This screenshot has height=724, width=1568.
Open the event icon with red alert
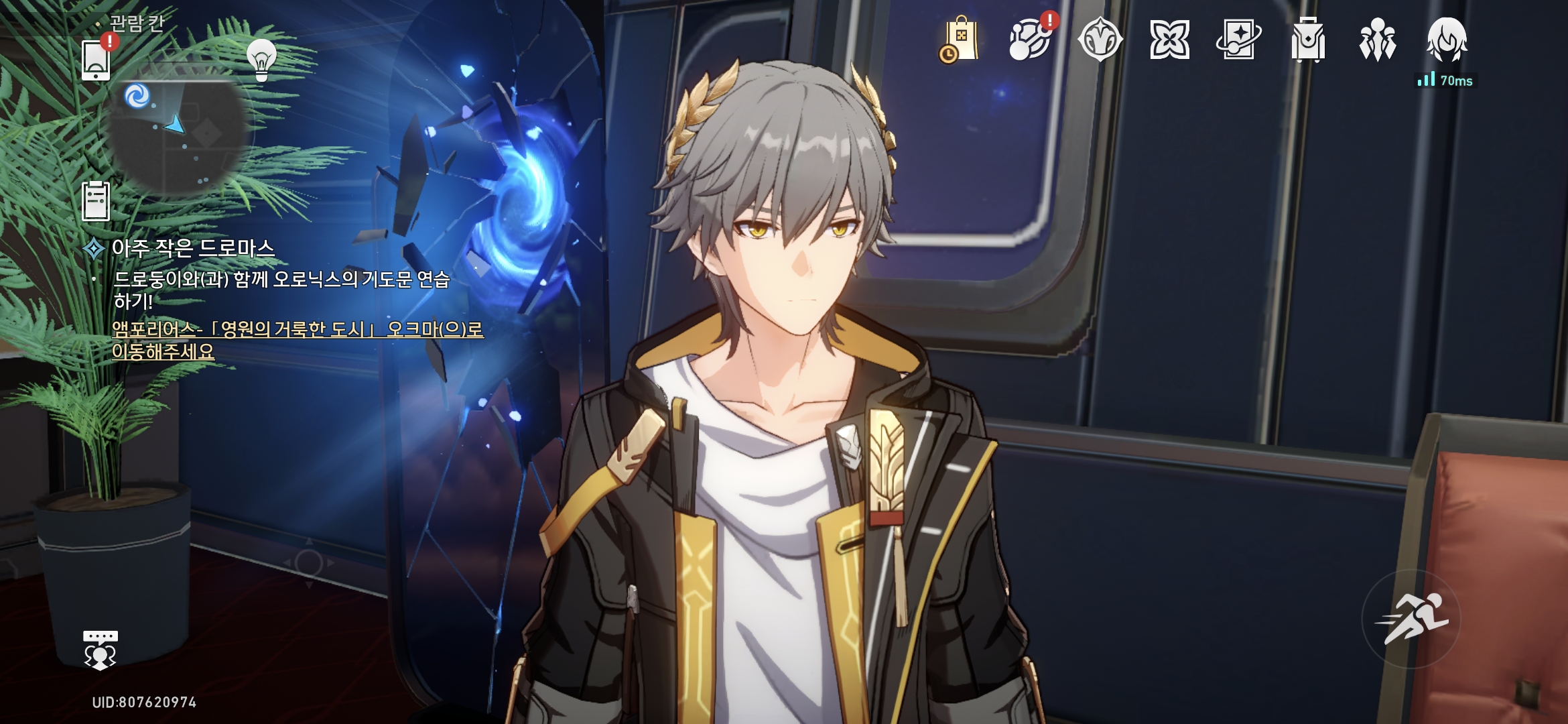[1031, 40]
